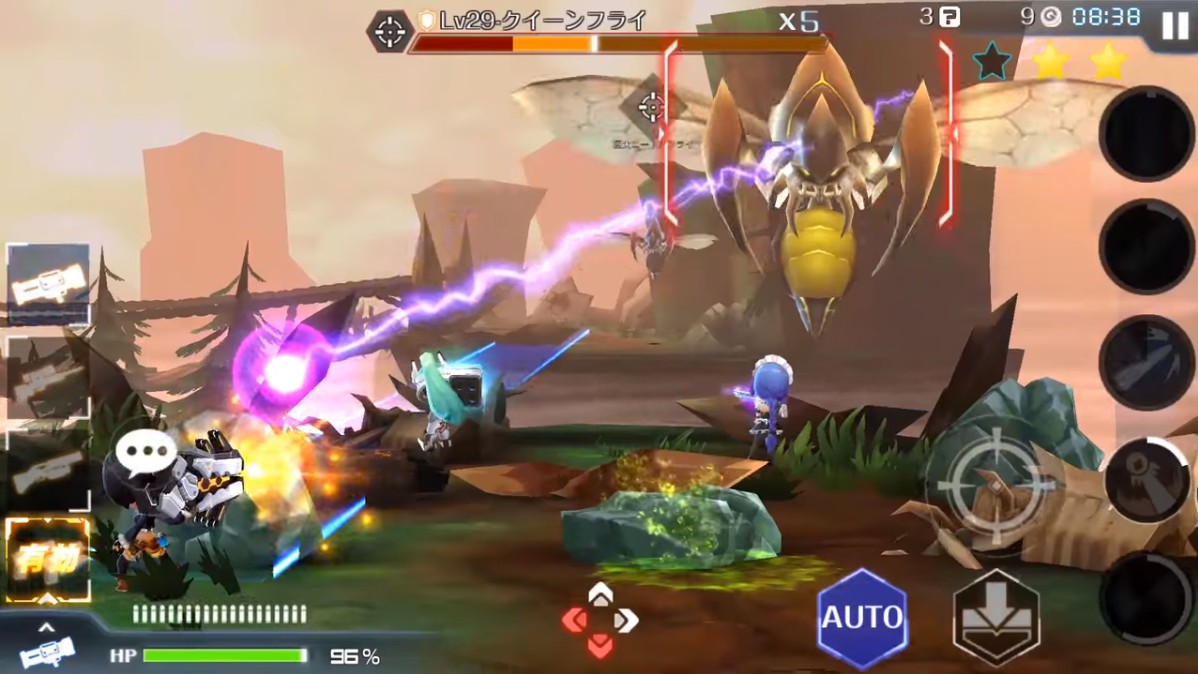
Task: Tap the up arrow on movement pad
Action: pyautogui.click(x=600, y=596)
